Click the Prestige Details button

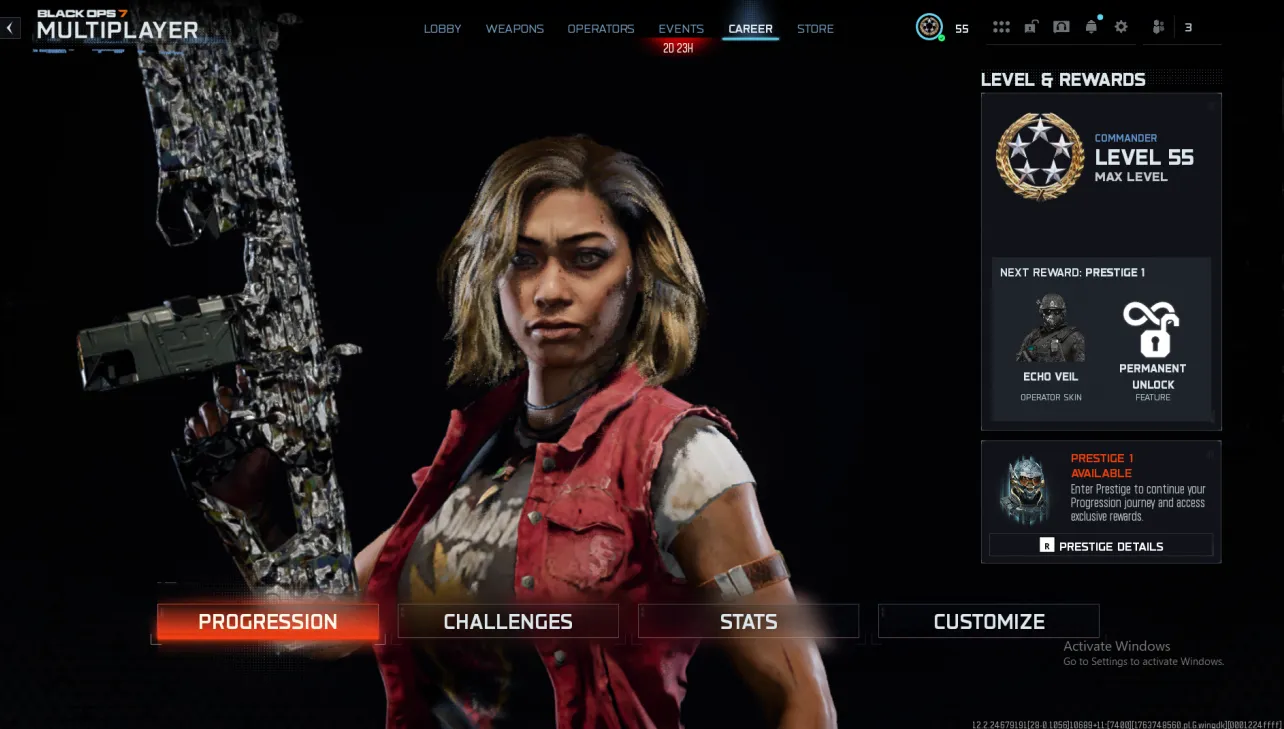pos(1100,546)
